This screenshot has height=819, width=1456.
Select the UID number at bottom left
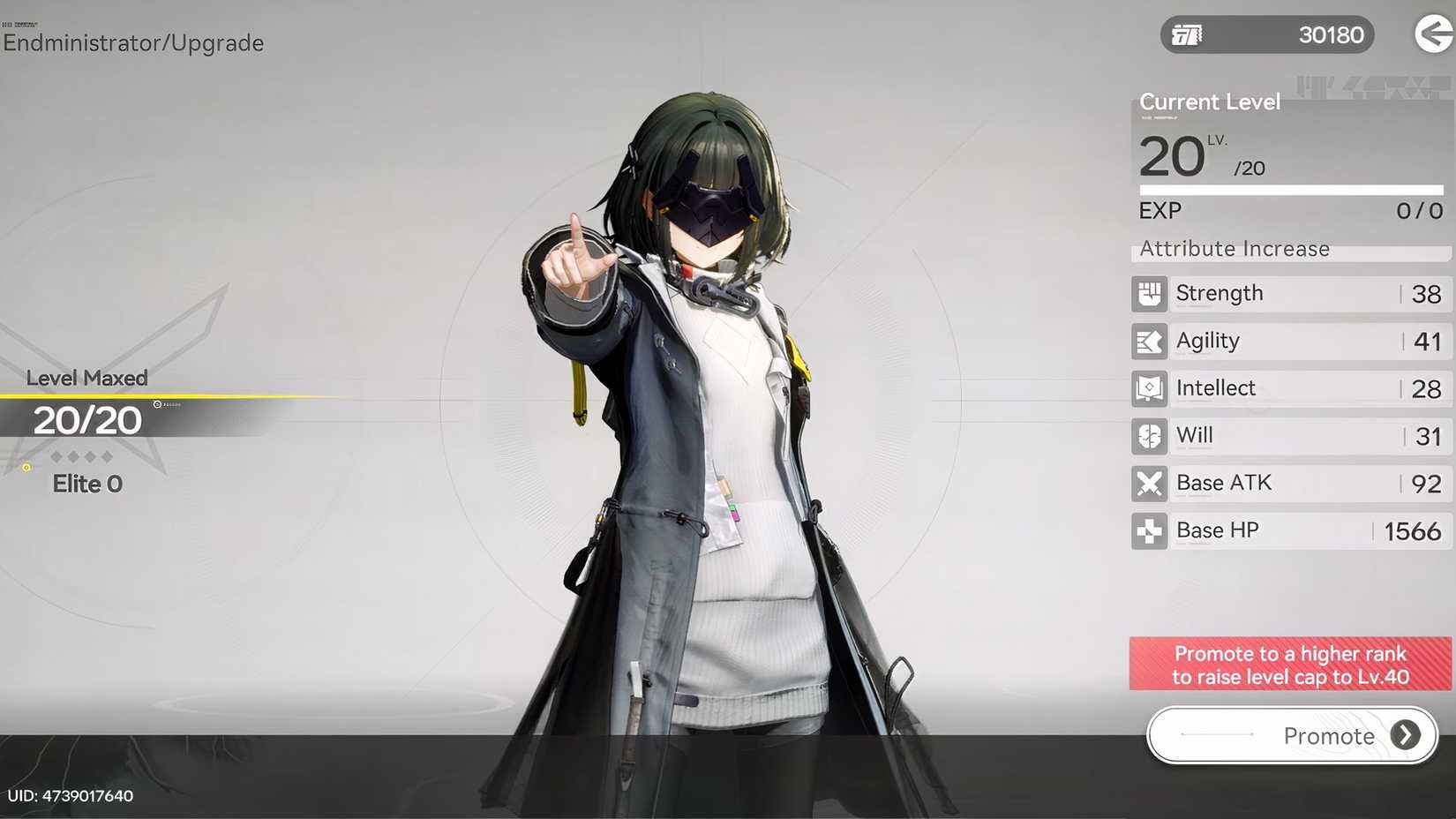click(71, 795)
